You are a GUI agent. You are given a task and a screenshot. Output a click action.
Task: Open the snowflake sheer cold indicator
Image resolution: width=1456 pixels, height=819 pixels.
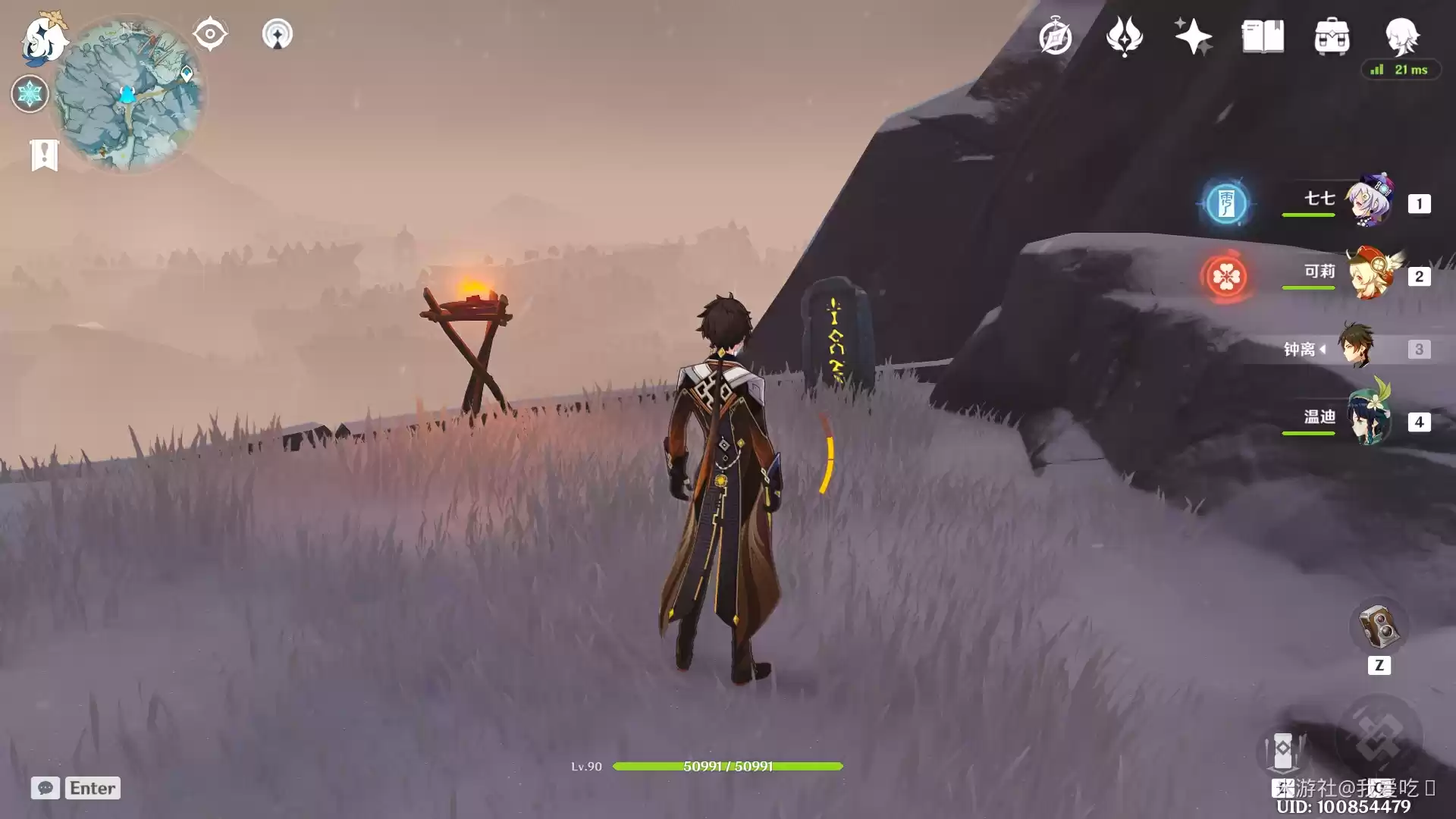[x=30, y=94]
